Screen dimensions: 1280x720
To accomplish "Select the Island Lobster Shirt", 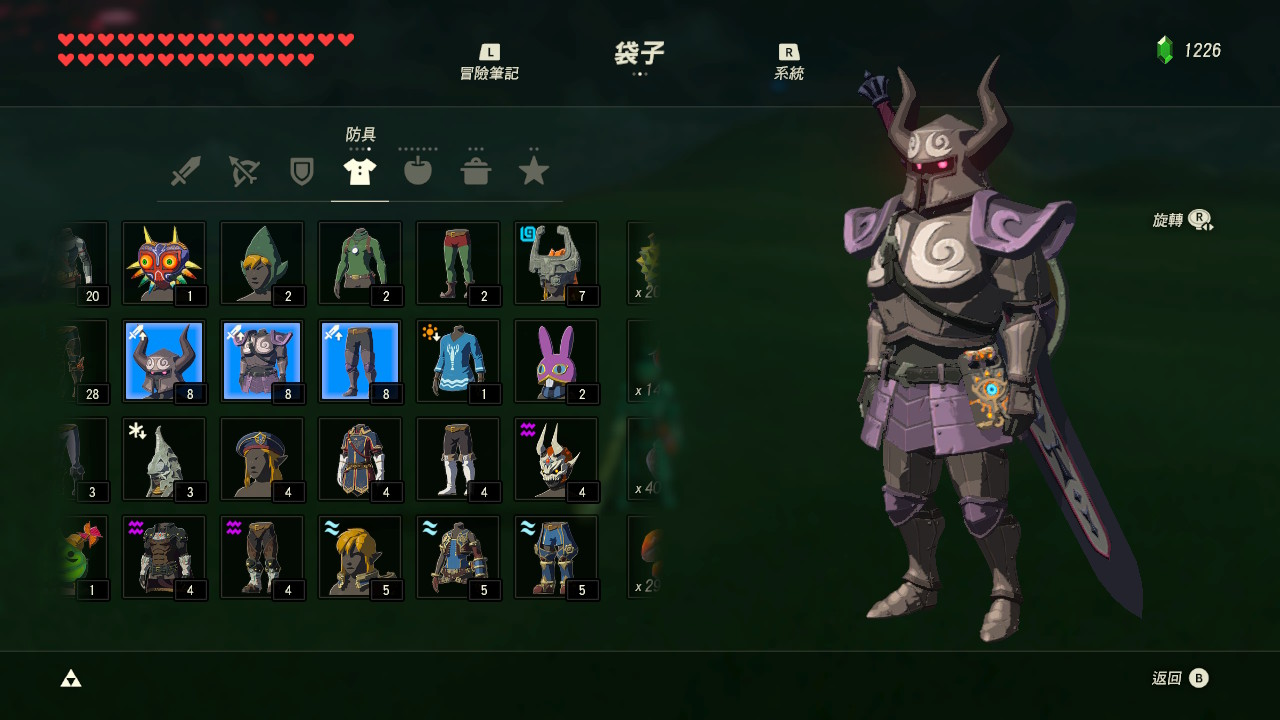I will 457,358.
